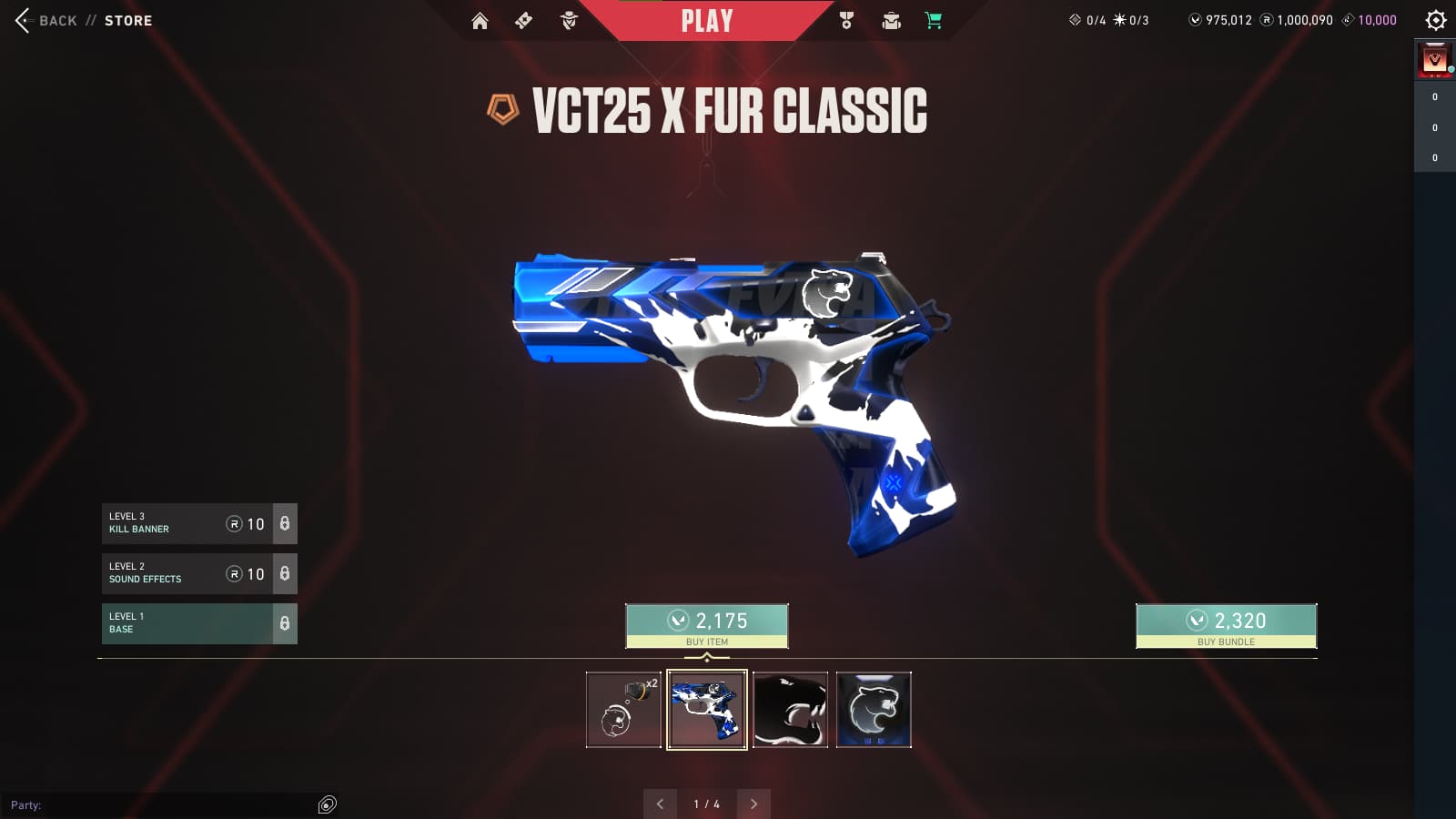Open the home screen icon
Screen dimensions: 1456x819
tap(480, 21)
